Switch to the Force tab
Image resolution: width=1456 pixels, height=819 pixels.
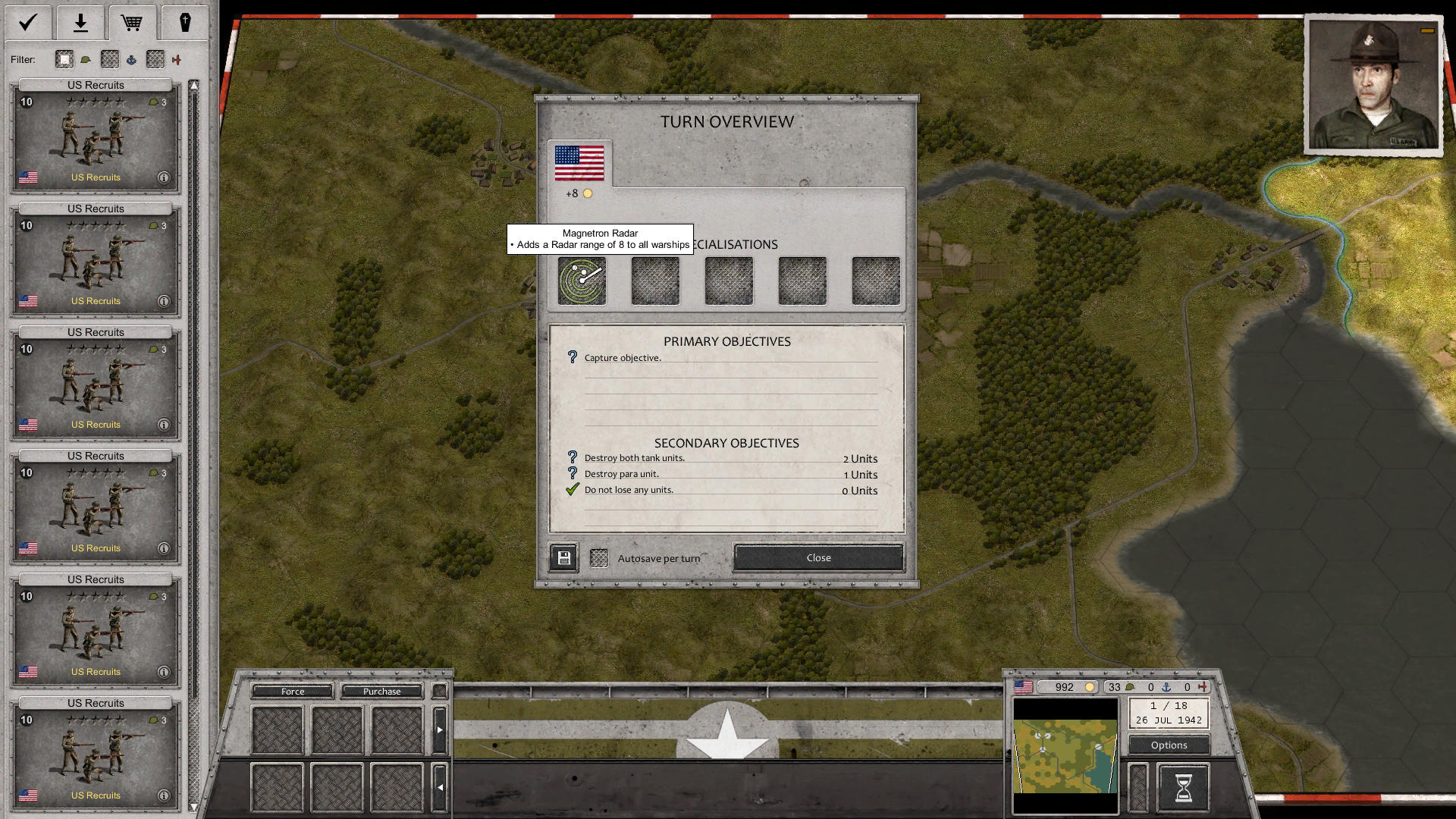[x=292, y=691]
